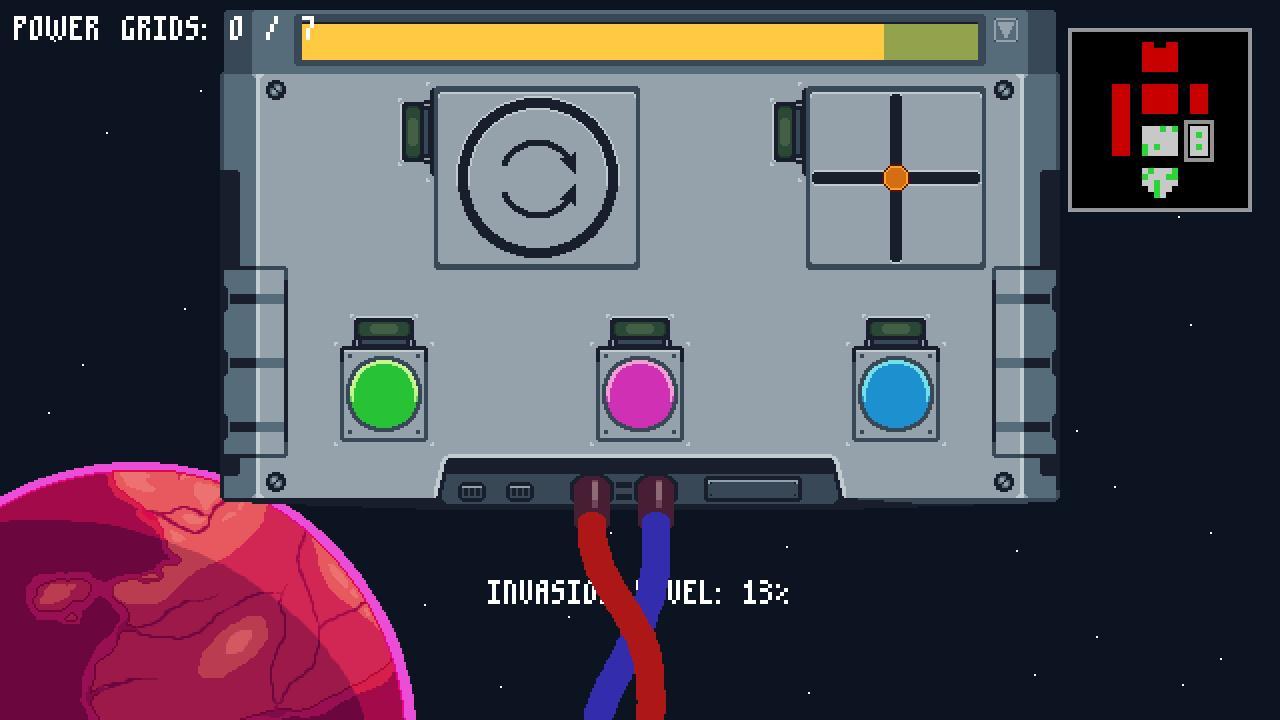This screenshot has height=720, width=1280.
Task: Click the right vent grille near the cables
Action: point(519,491)
